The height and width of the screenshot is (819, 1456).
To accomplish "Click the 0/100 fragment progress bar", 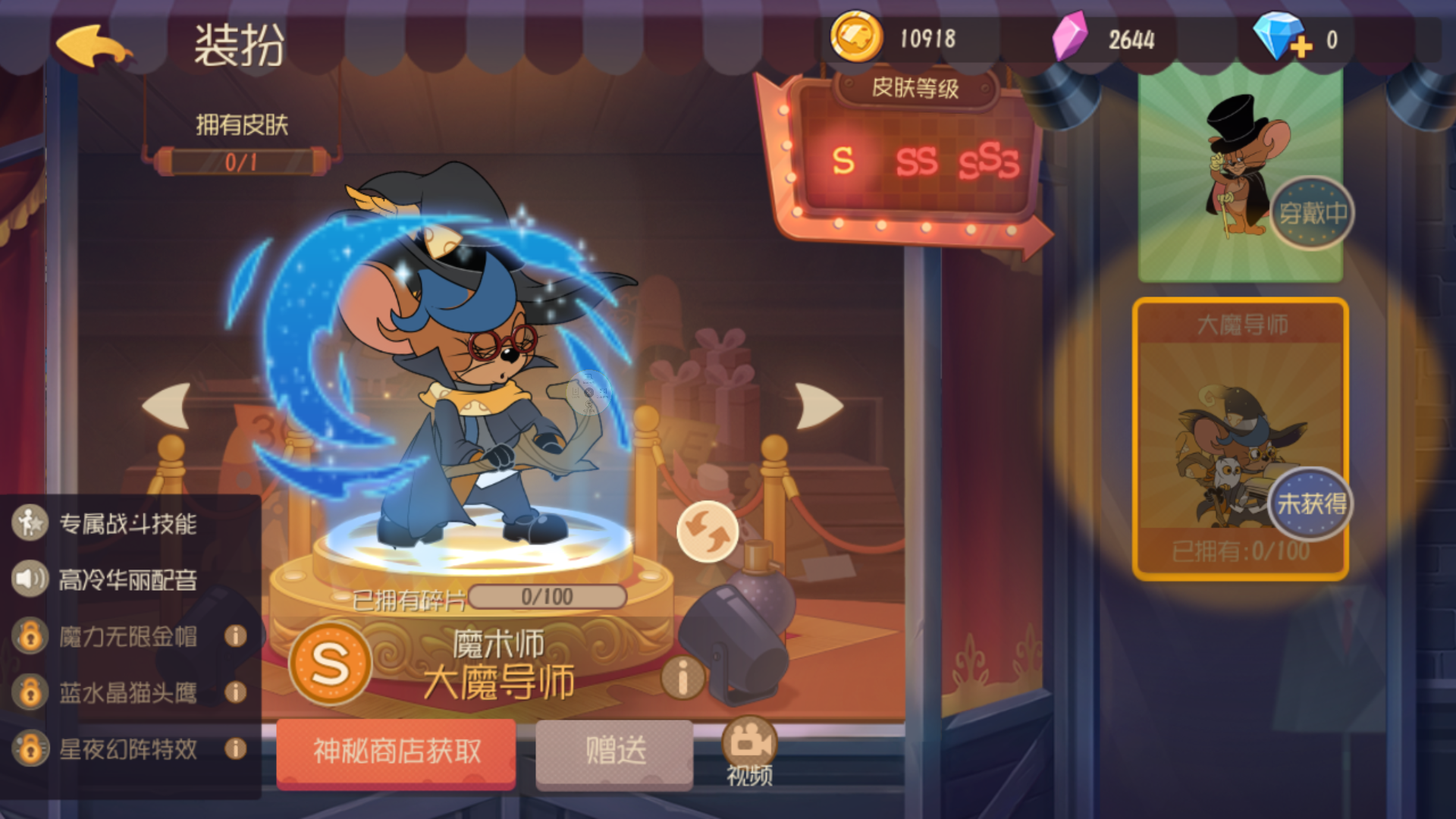I will [x=550, y=596].
